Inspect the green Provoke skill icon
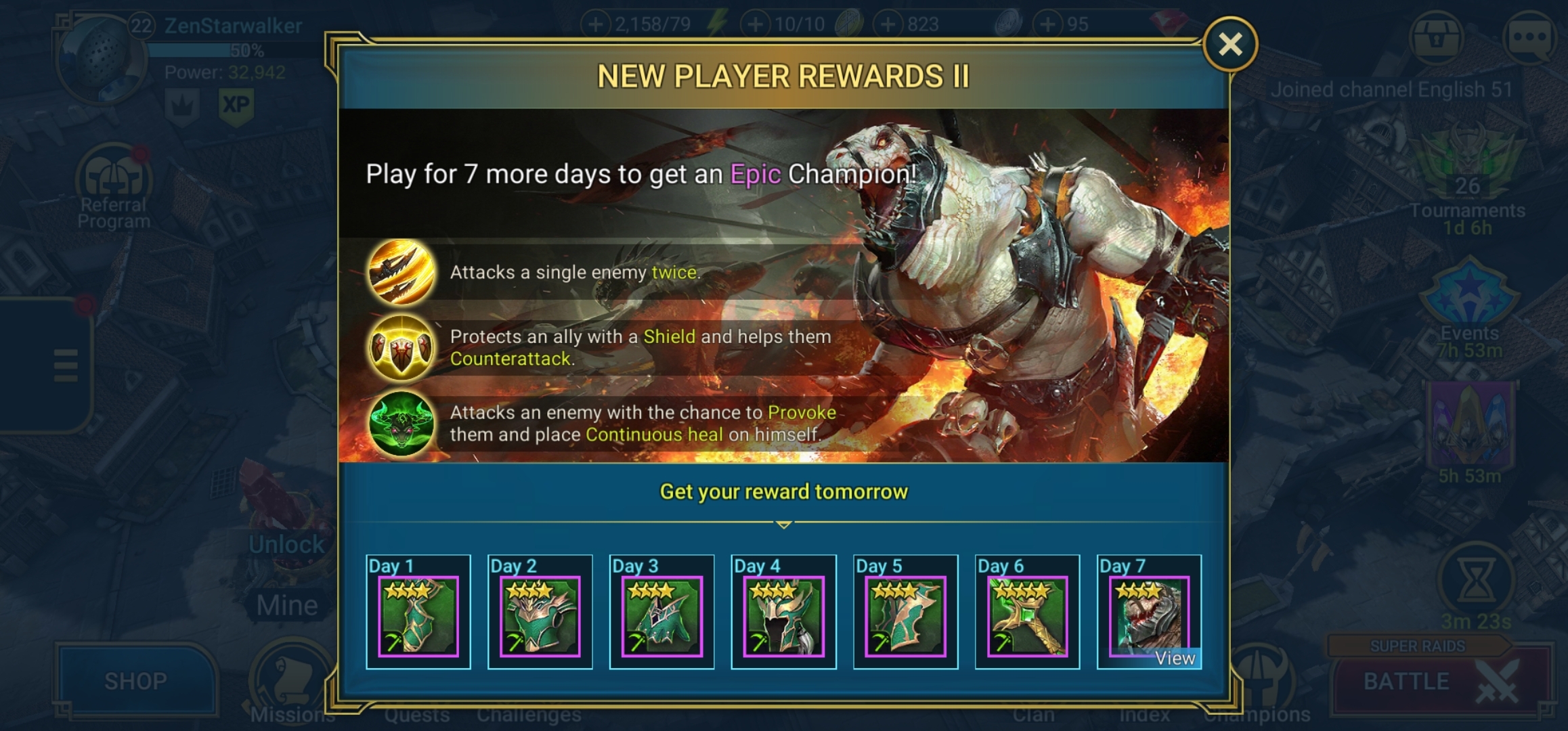The width and height of the screenshot is (1568, 731). [x=401, y=424]
